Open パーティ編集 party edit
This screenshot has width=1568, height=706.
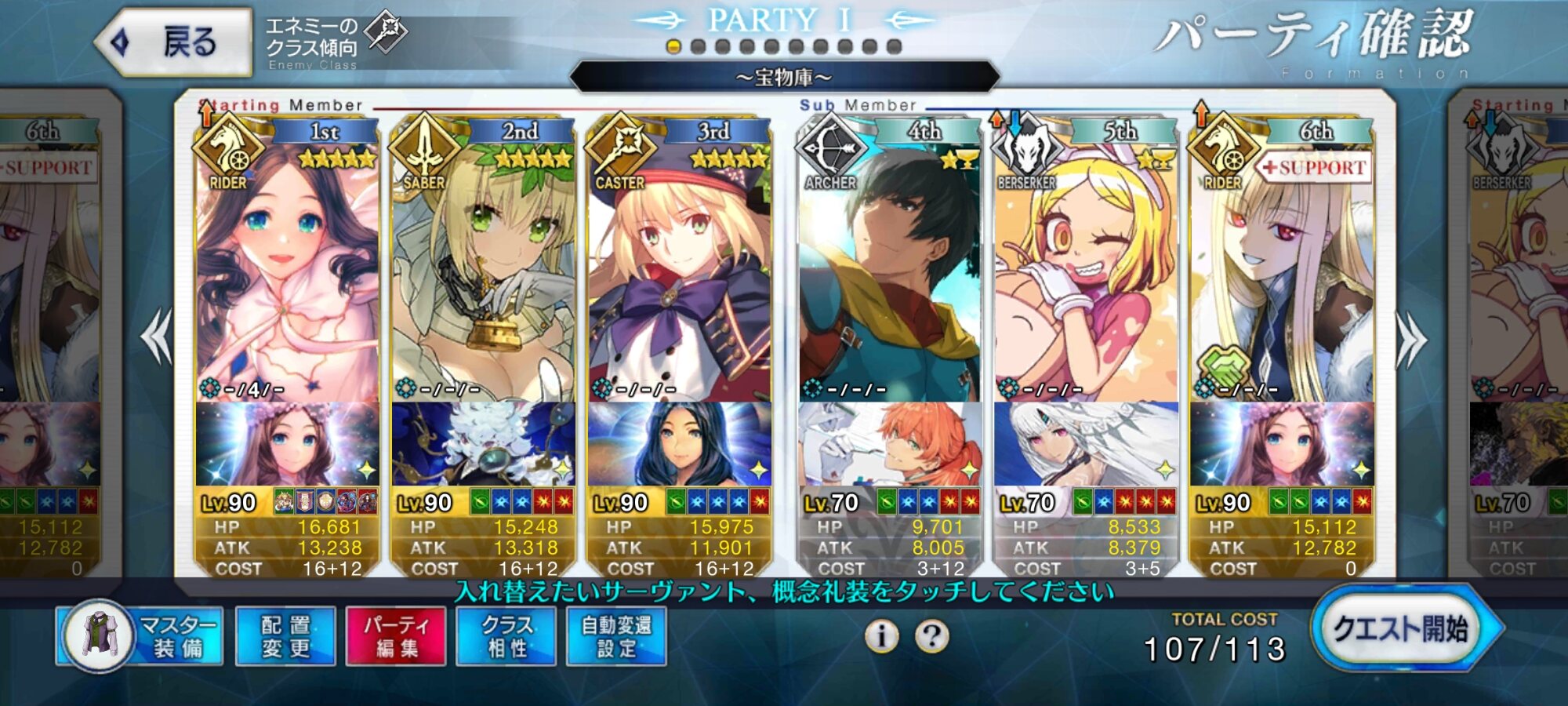click(396, 636)
